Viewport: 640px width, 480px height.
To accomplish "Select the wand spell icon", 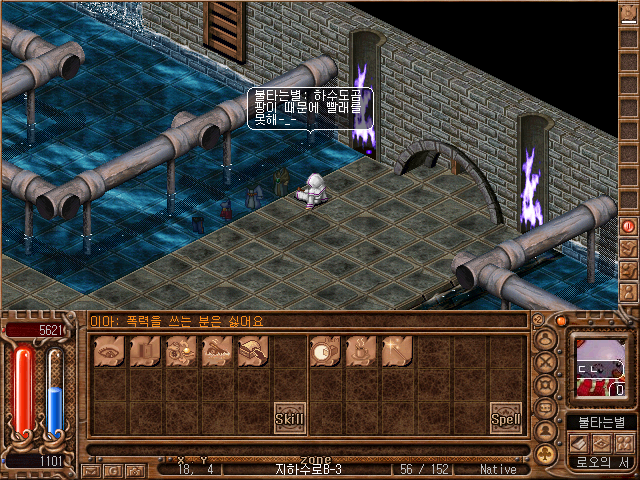I will coord(397,351).
